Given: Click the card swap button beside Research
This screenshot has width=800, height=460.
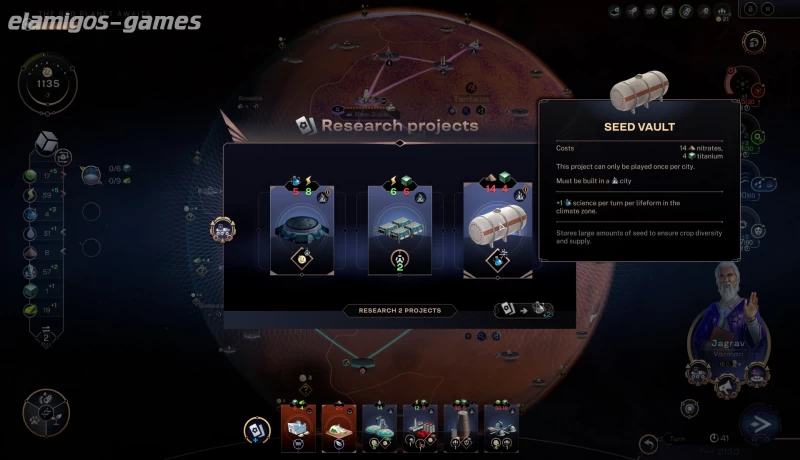Looking at the screenshot, I should (522, 311).
